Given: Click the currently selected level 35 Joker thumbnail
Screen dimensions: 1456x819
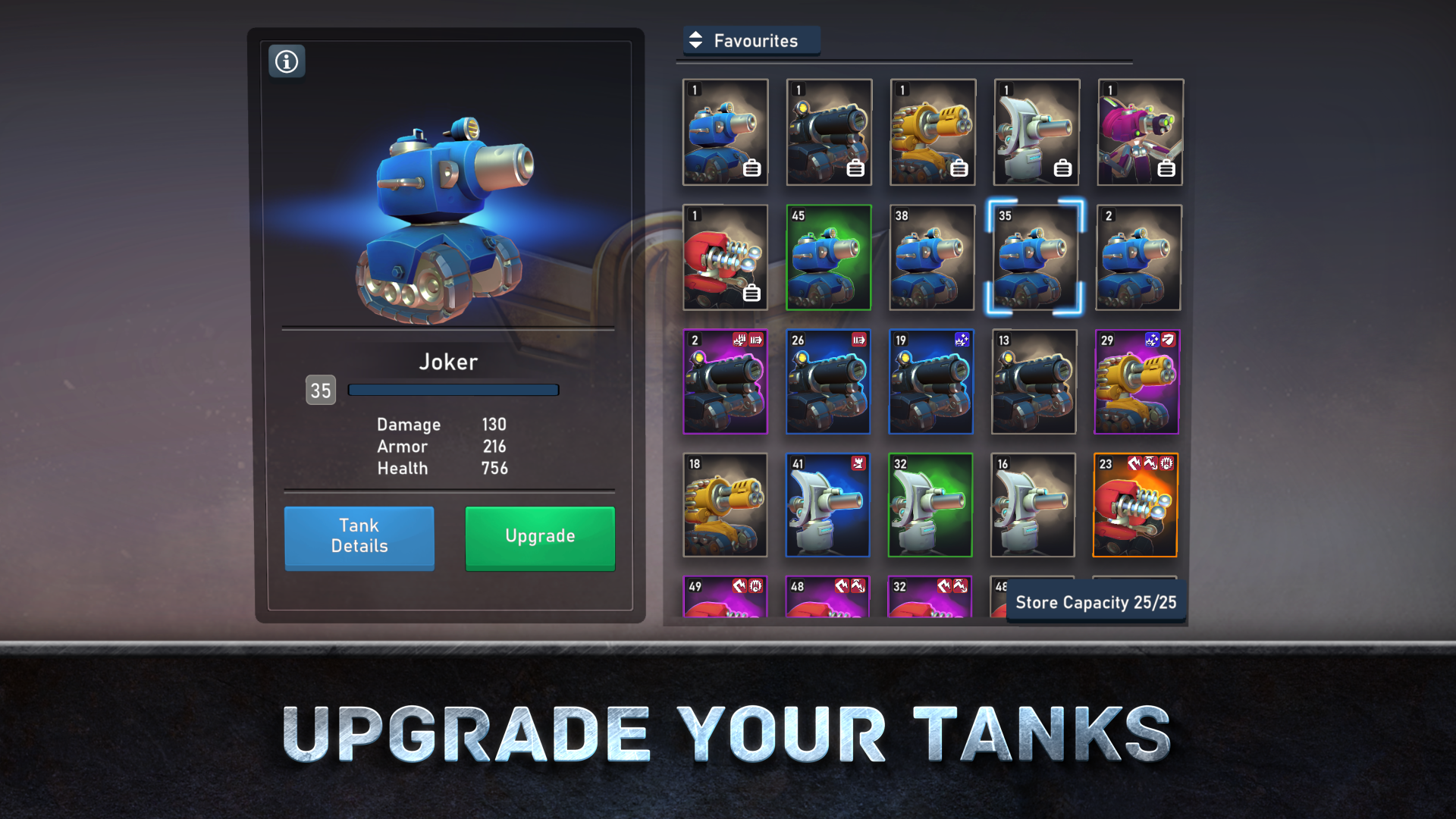Looking at the screenshot, I should 1034,258.
